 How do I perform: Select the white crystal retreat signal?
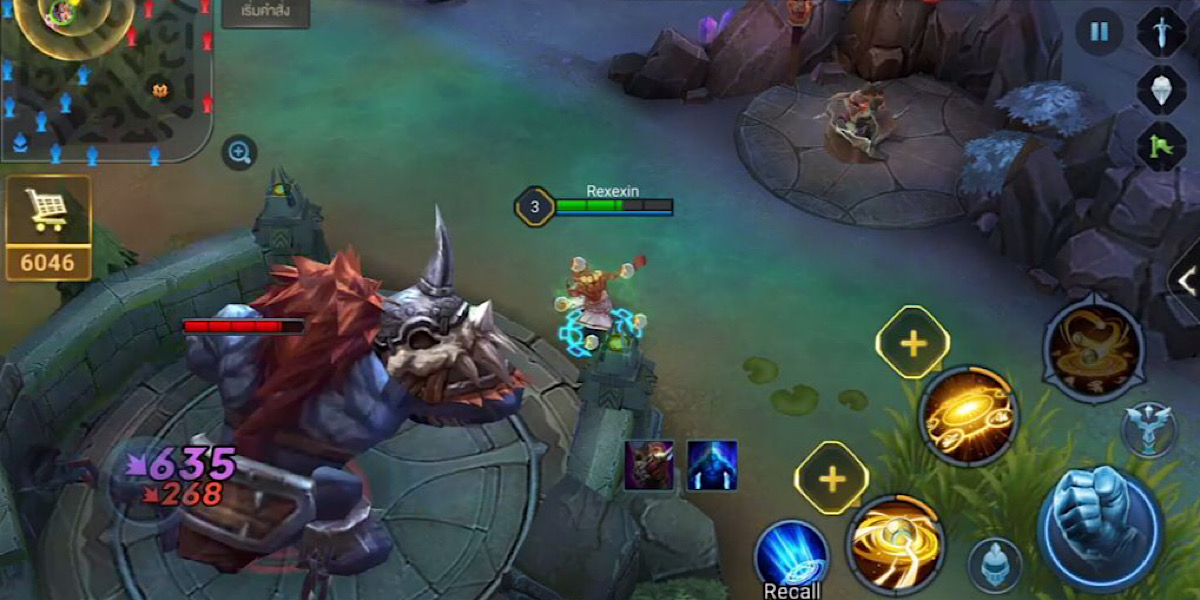(1162, 89)
